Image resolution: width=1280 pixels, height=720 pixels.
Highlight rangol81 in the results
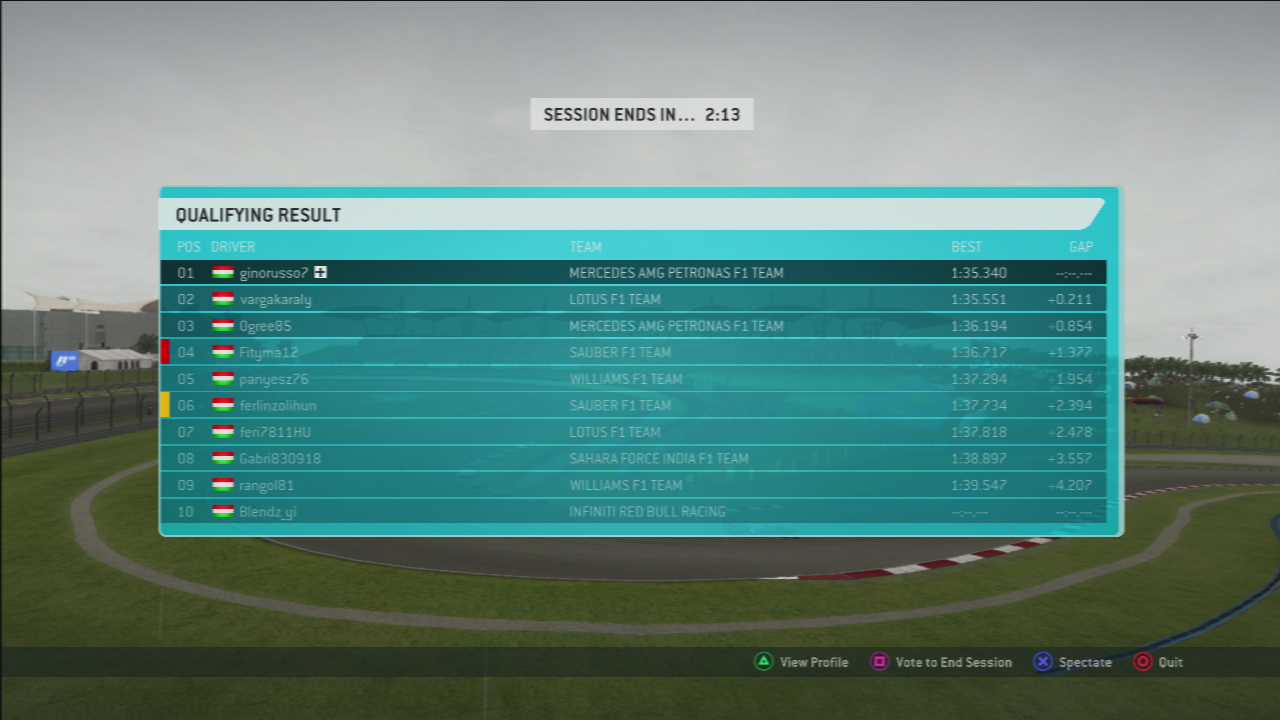[x=266, y=485]
